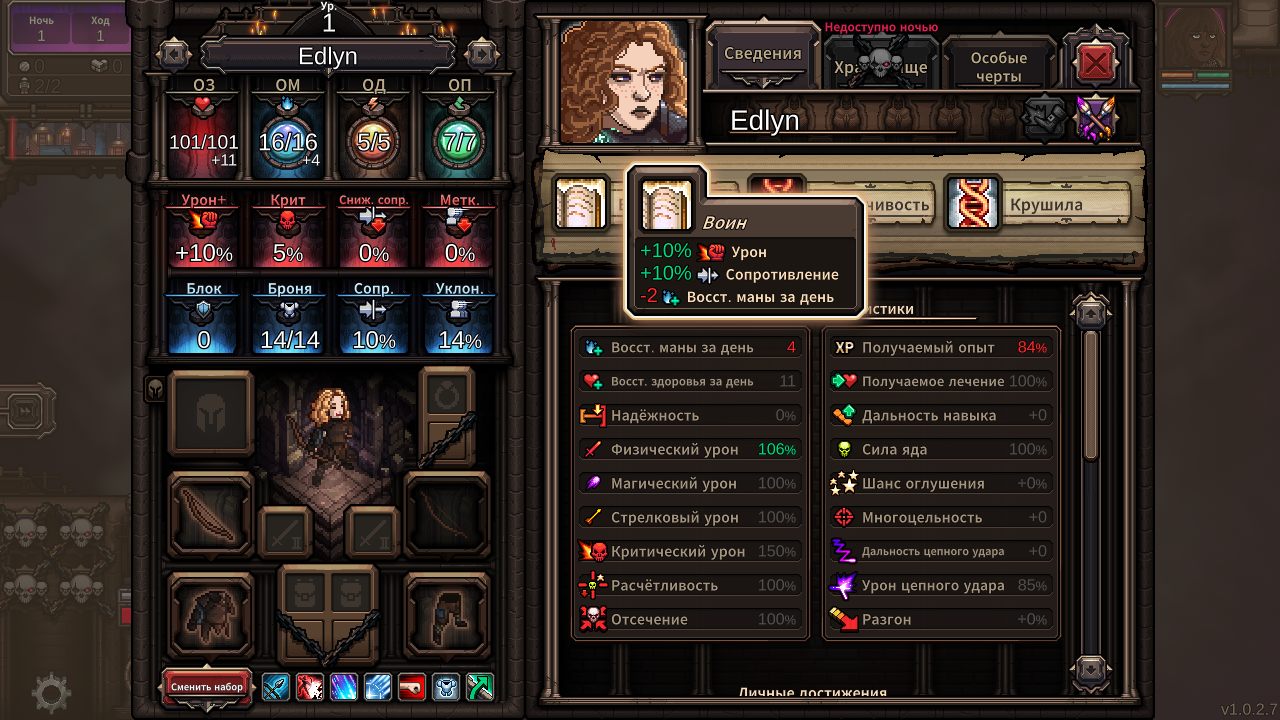
Task: Go to the previous hero with the left arrow
Action: (x=174, y=54)
